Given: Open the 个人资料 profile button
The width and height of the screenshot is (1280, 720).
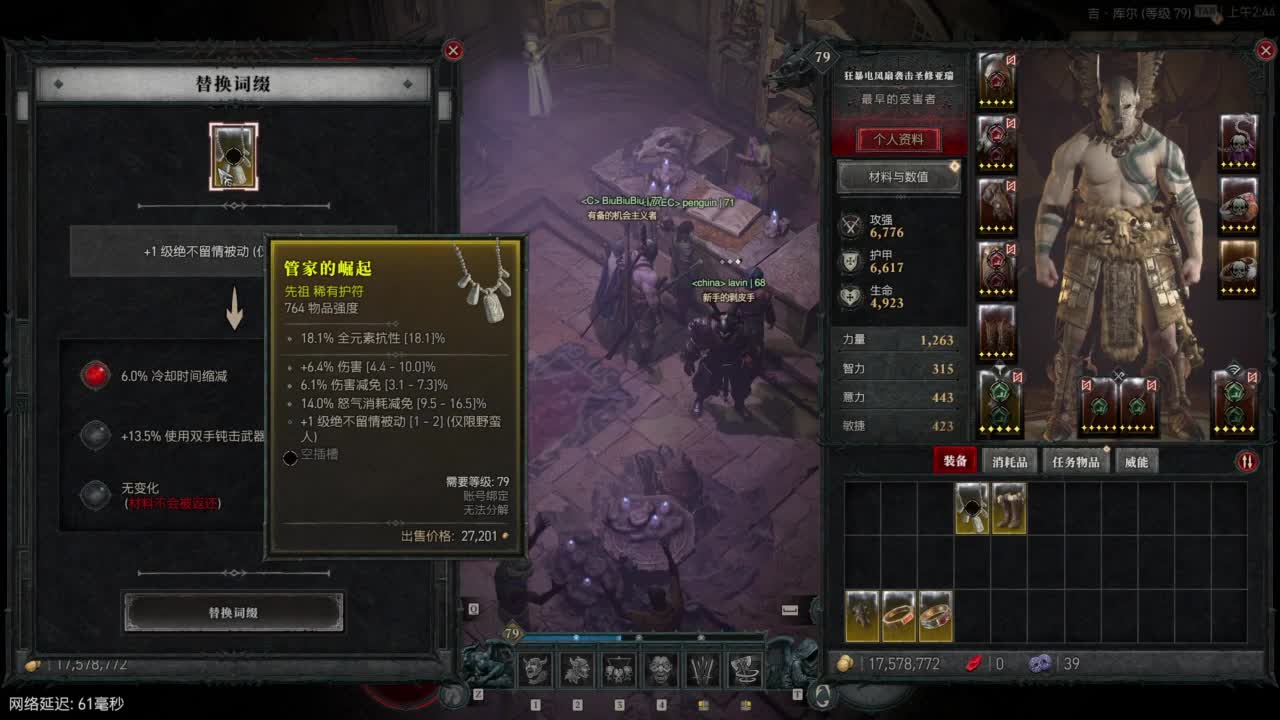Looking at the screenshot, I should coord(897,139).
